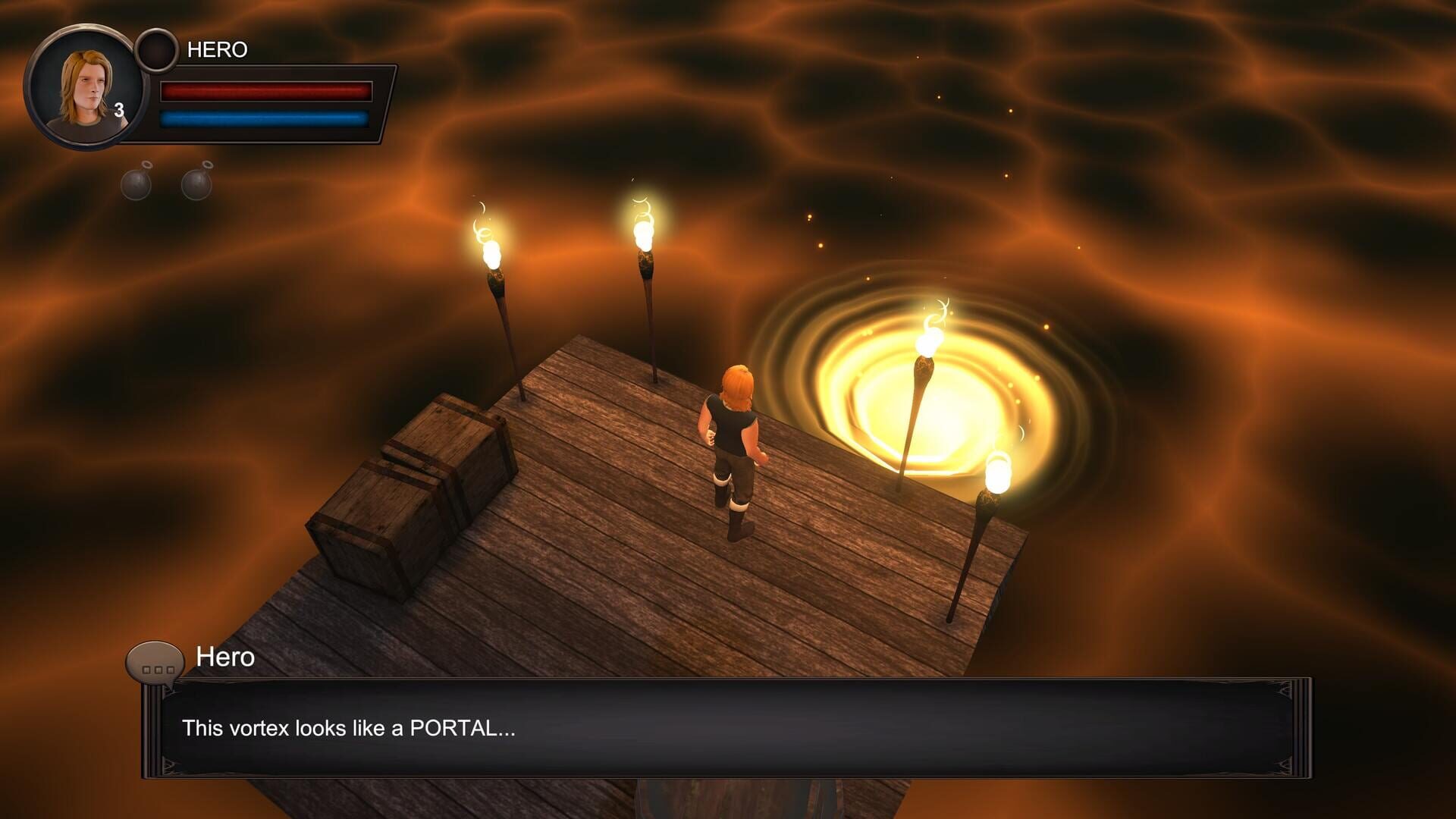Click the HERO text in the status bar
The width and height of the screenshot is (1456, 819).
point(218,49)
